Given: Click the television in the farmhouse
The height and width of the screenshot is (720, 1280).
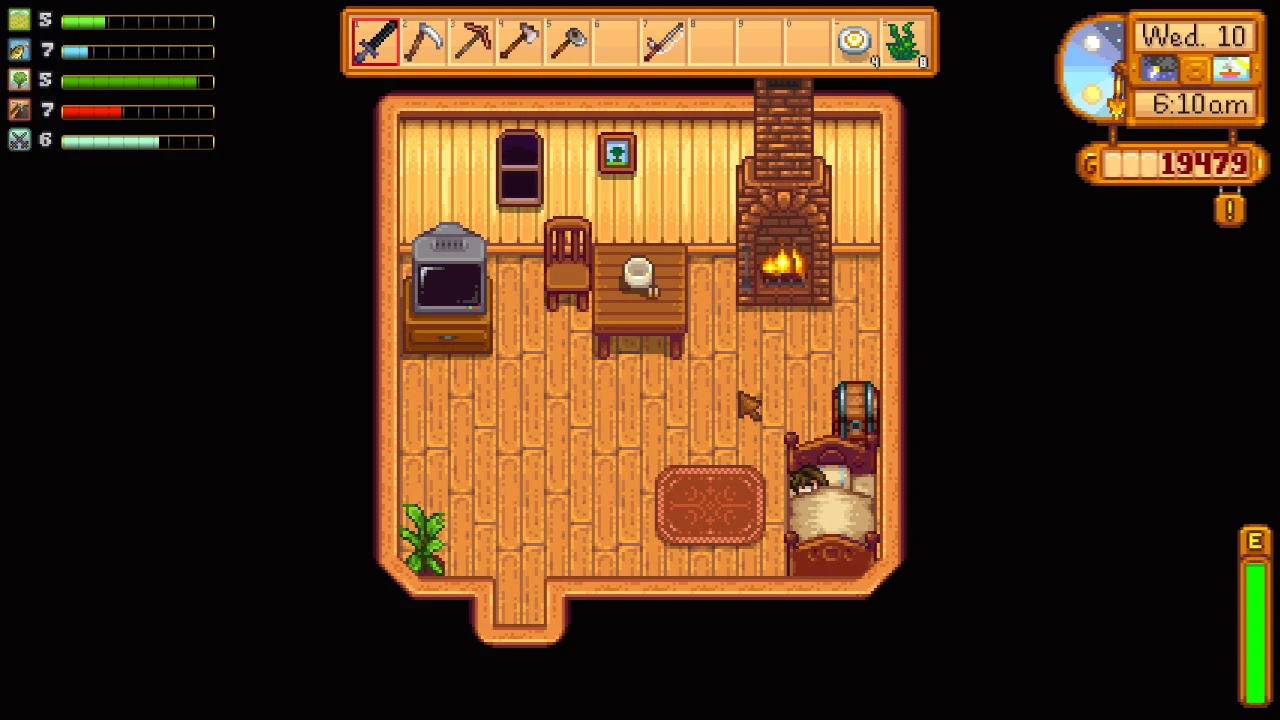Looking at the screenshot, I should tap(448, 285).
